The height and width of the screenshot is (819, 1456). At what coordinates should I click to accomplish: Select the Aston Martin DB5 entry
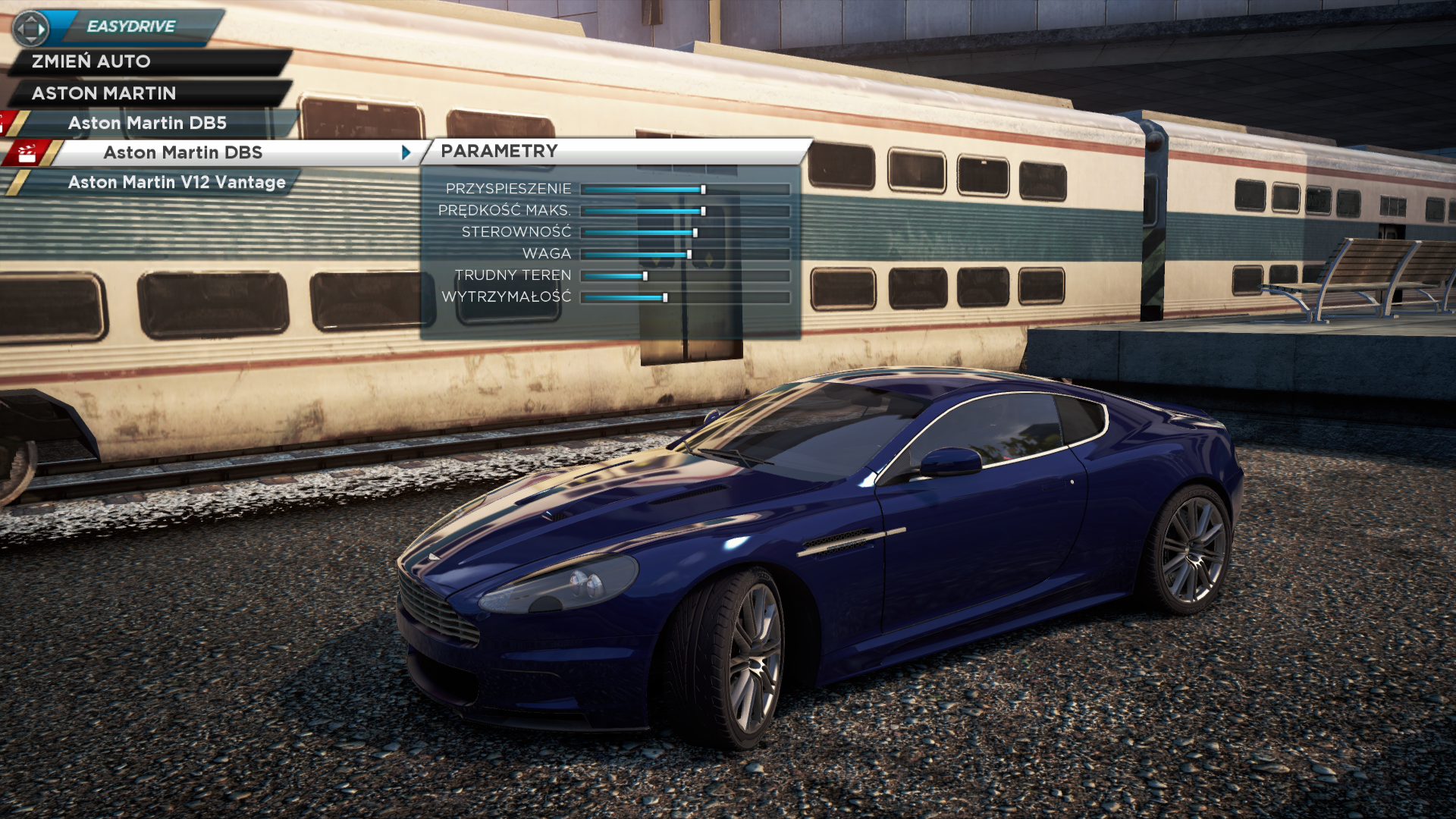pyautogui.click(x=147, y=123)
